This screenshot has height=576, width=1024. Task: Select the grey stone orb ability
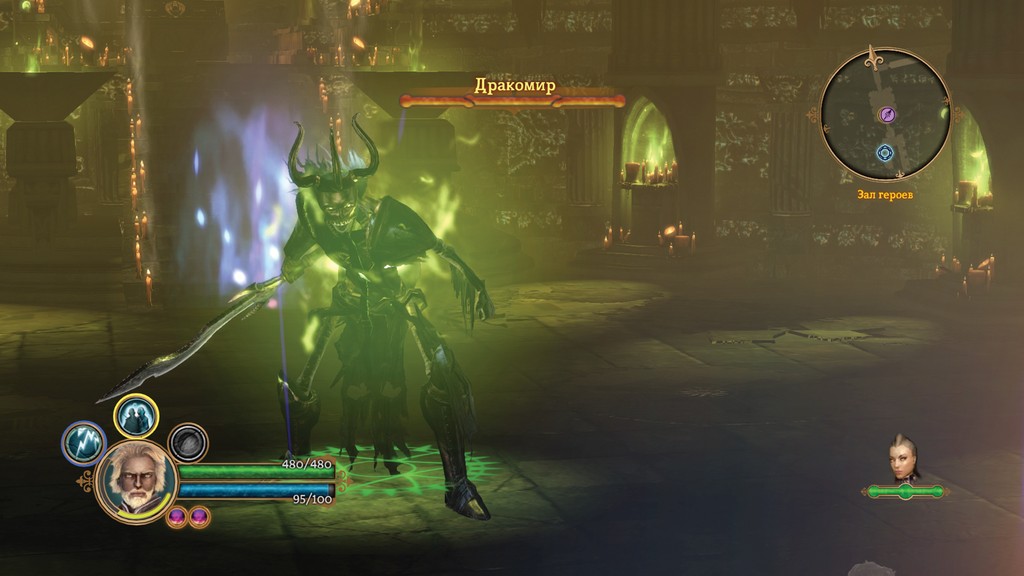[x=187, y=443]
